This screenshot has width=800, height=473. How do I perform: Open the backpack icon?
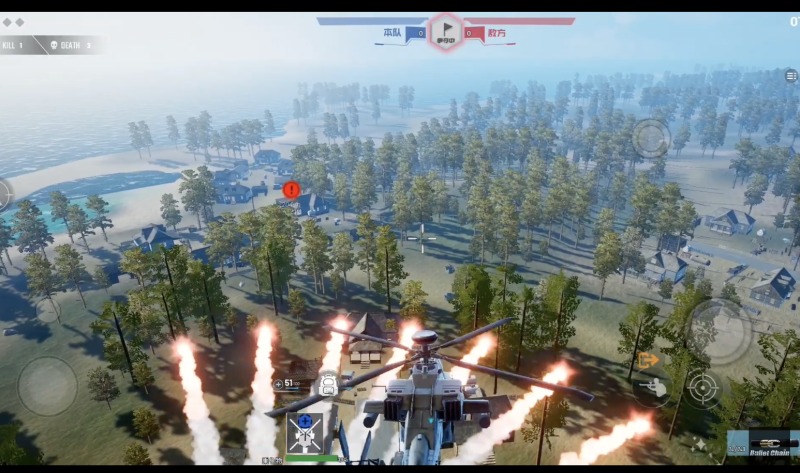pyautogui.click(x=327, y=383)
